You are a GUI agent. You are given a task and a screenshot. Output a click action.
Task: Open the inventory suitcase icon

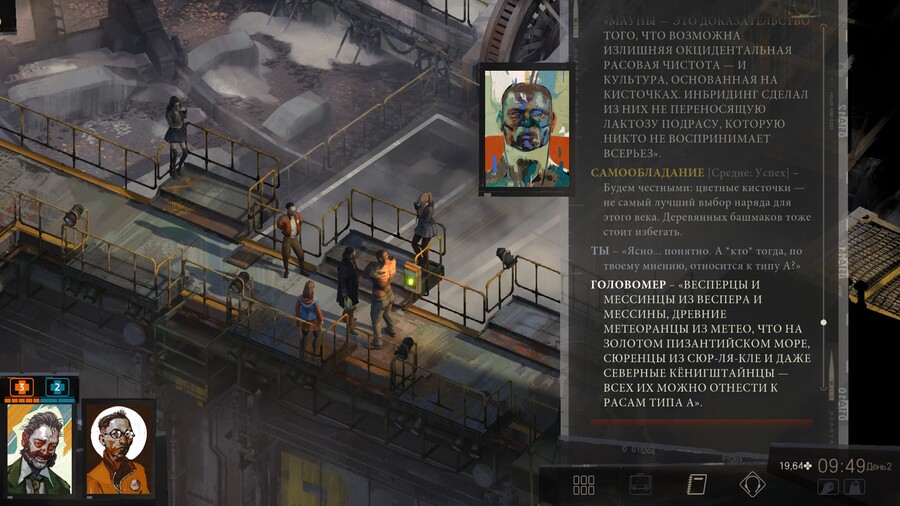(x=640, y=485)
